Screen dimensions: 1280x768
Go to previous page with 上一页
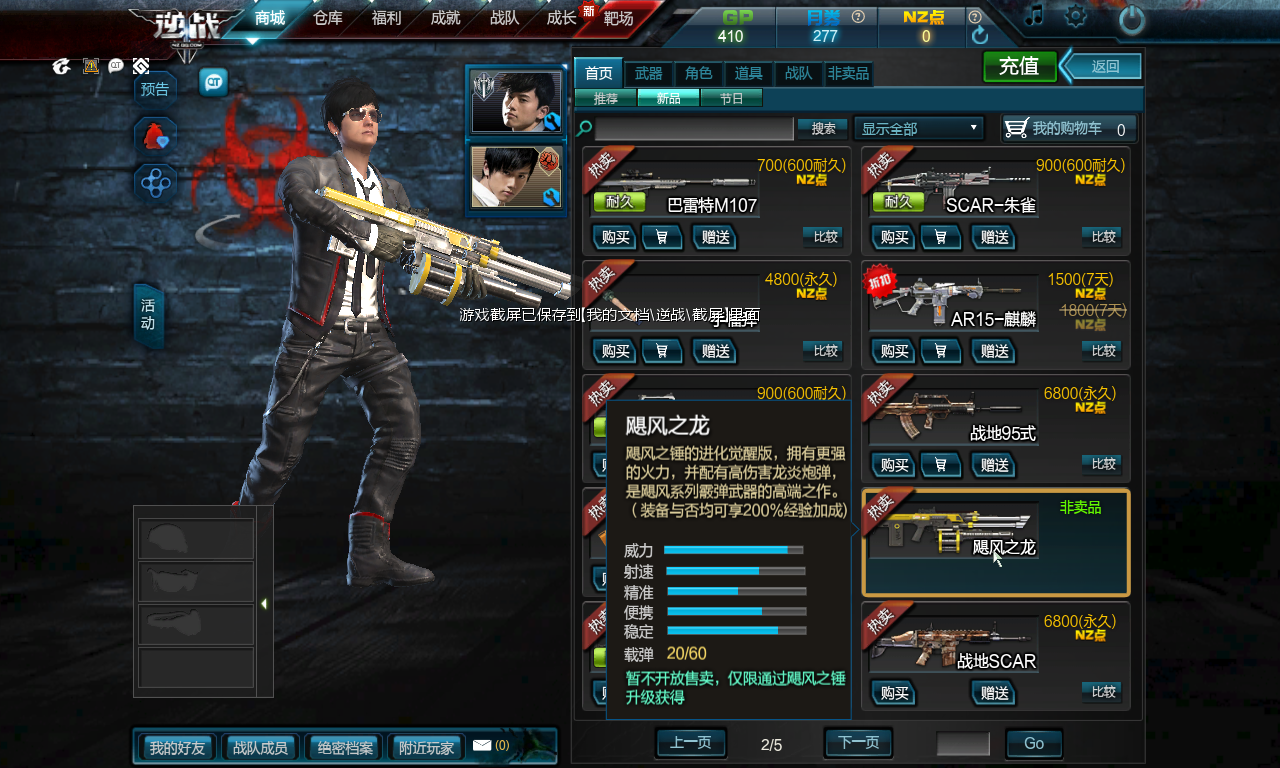tap(690, 743)
